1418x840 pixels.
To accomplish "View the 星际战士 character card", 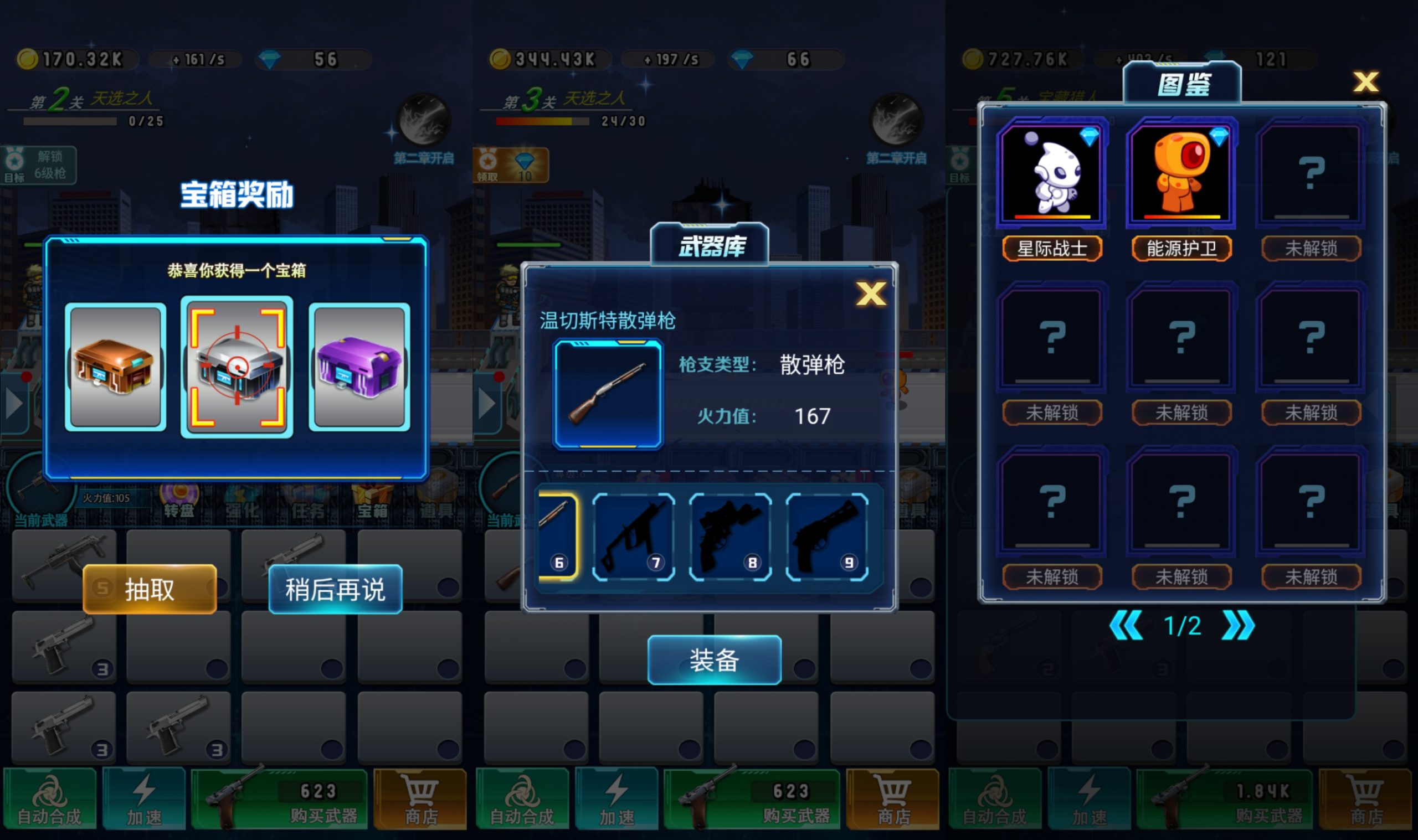I will pyautogui.click(x=1052, y=174).
